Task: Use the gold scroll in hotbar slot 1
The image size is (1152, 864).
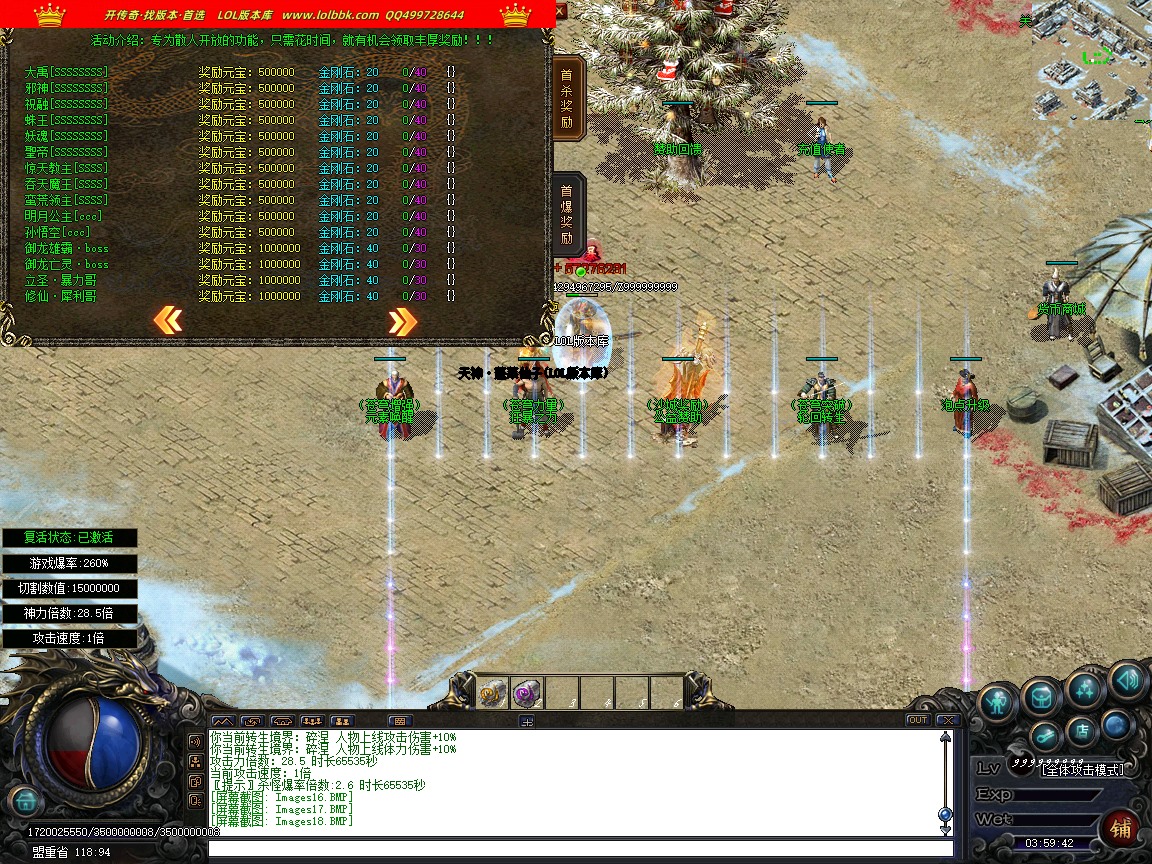Action: [492, 693]
